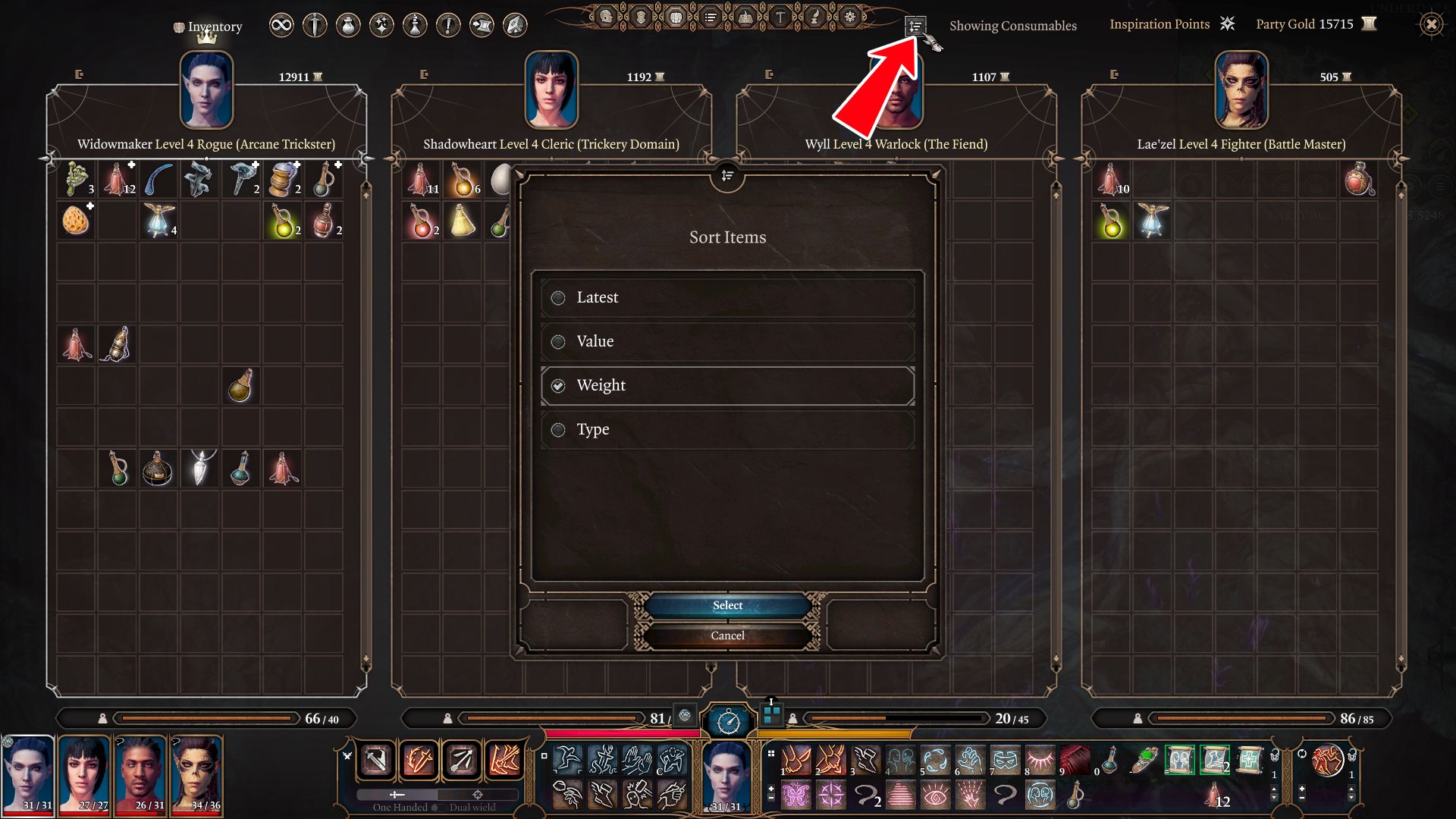Open the gear settings icon in top bar
This screenshot has height=819, width=1456.
tap(849, 17)
